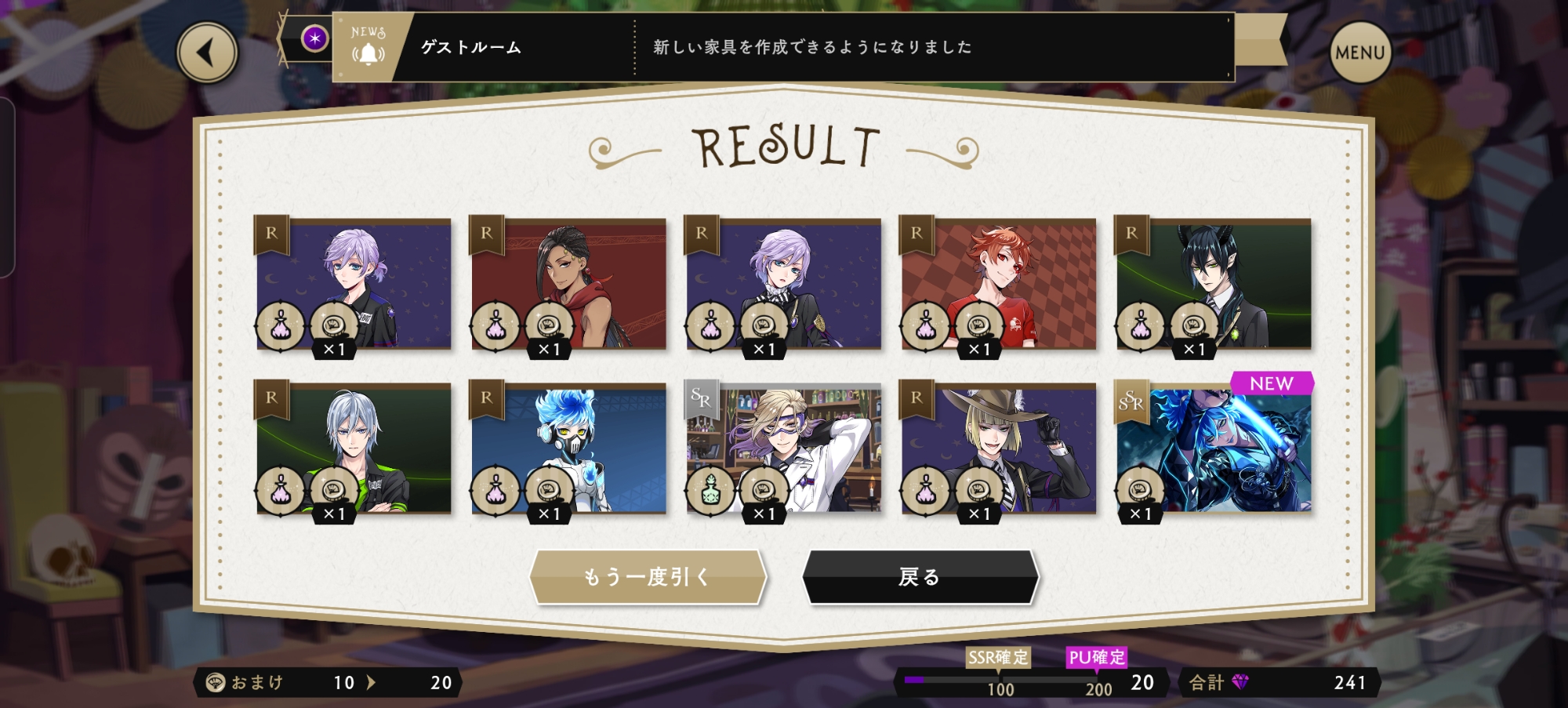1568x708 pixels.
Task: Select the R card with red hoodie character
Action: 568,284
